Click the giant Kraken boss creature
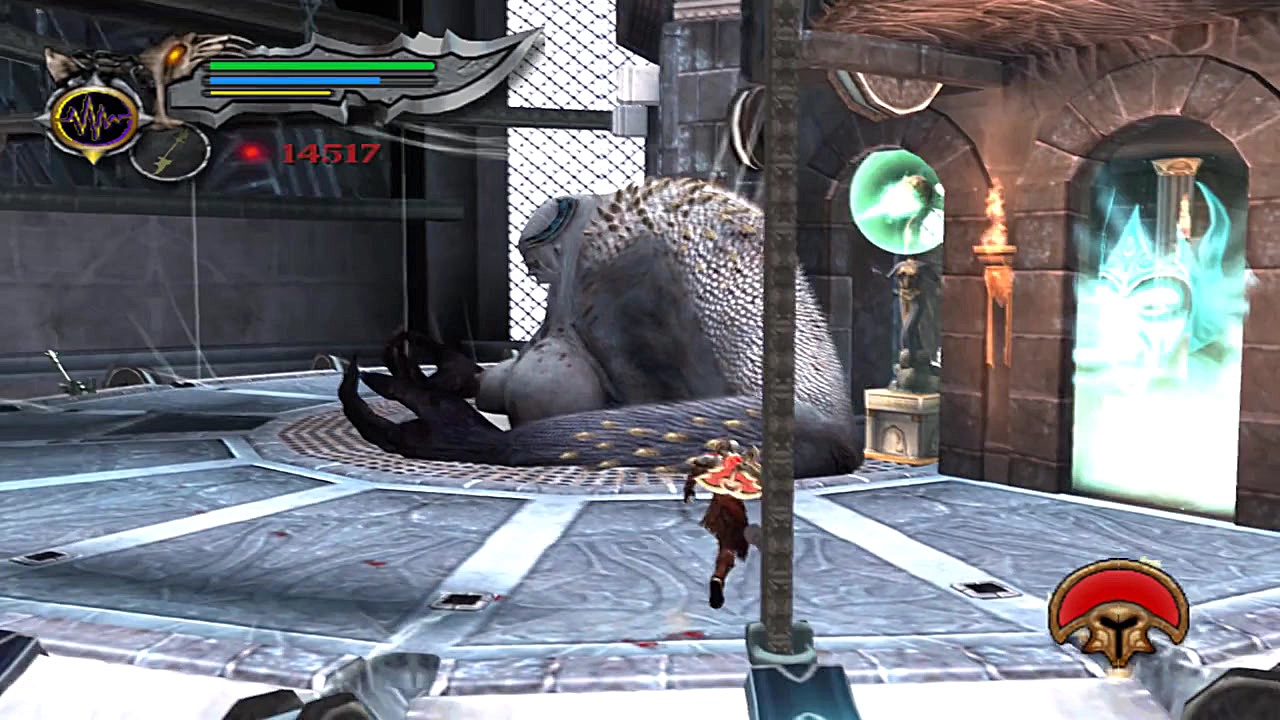Image resolution: width=1280 pixels, height=720 pixels. (x=640, y=300)
